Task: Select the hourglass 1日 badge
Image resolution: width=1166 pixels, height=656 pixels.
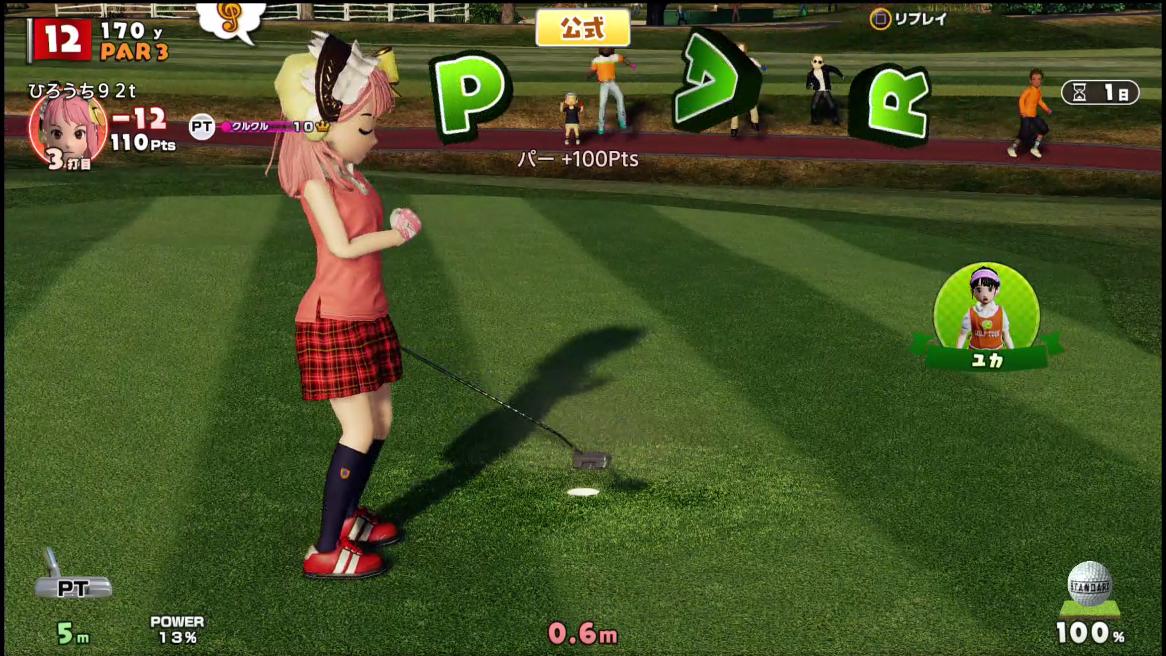Action: (x=1100, y=92)
